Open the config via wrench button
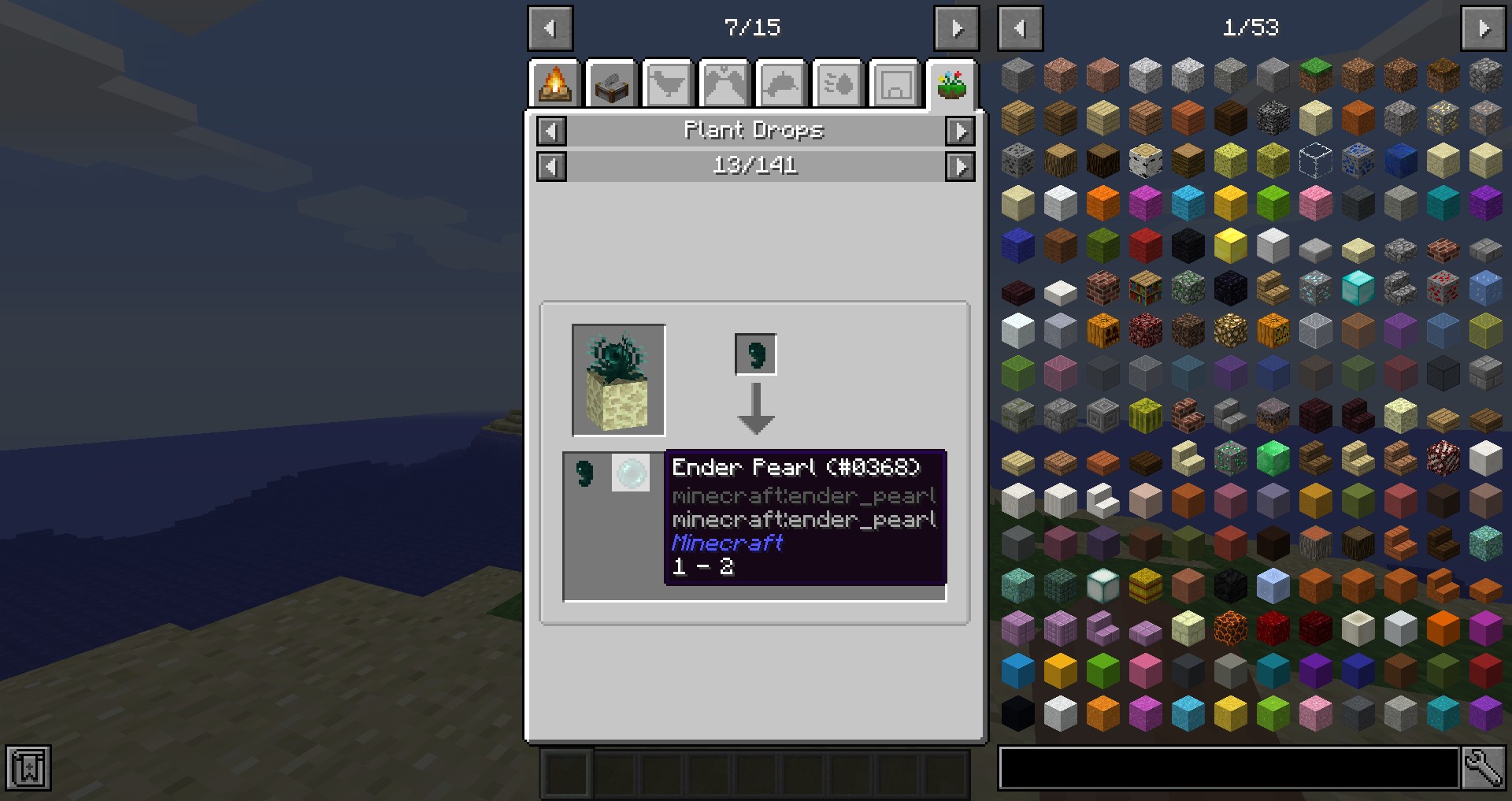The image size is (1512, 801). pos(1483,768)
